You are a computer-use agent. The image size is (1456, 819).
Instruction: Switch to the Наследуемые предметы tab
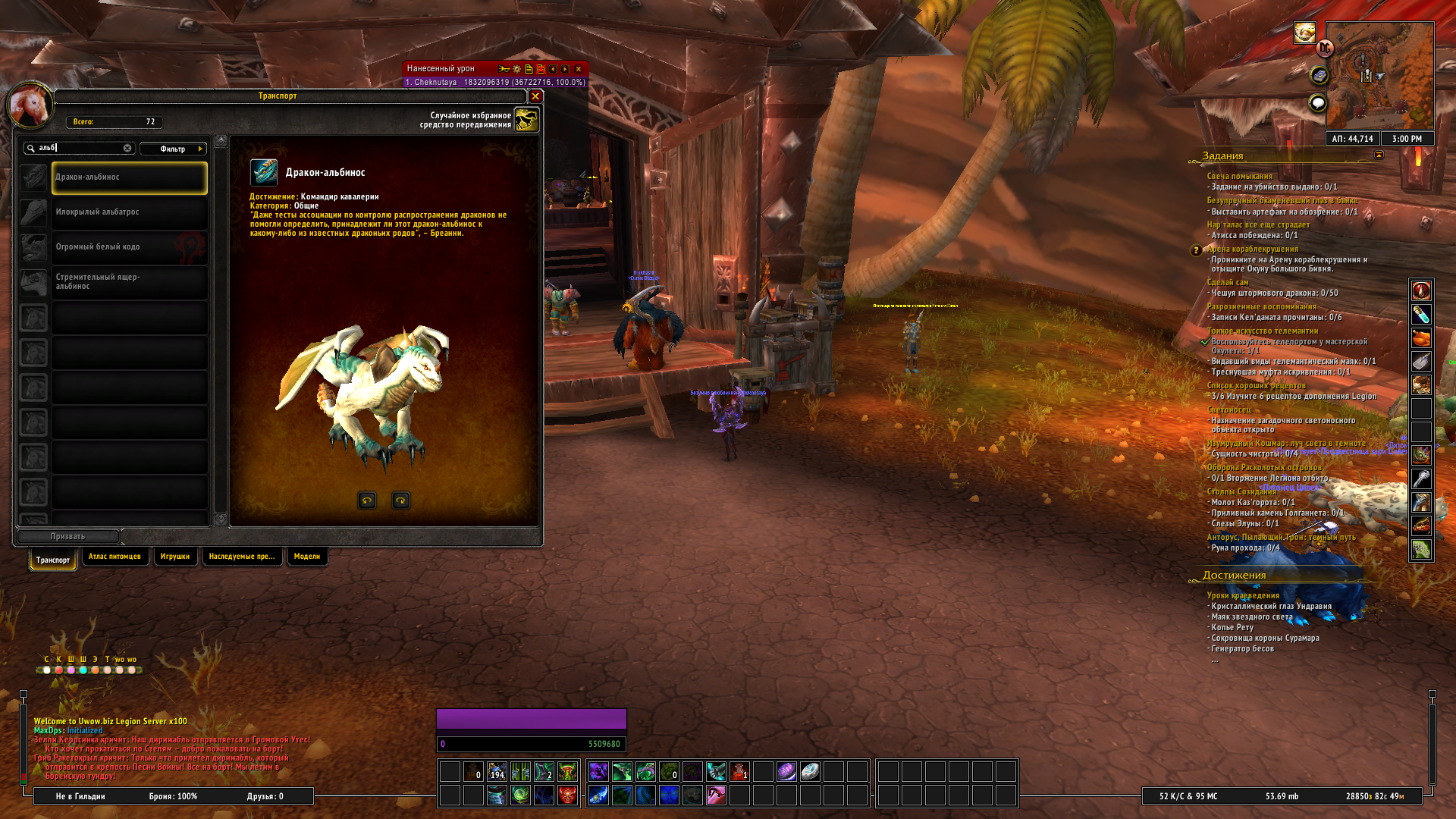click(242, 557)
